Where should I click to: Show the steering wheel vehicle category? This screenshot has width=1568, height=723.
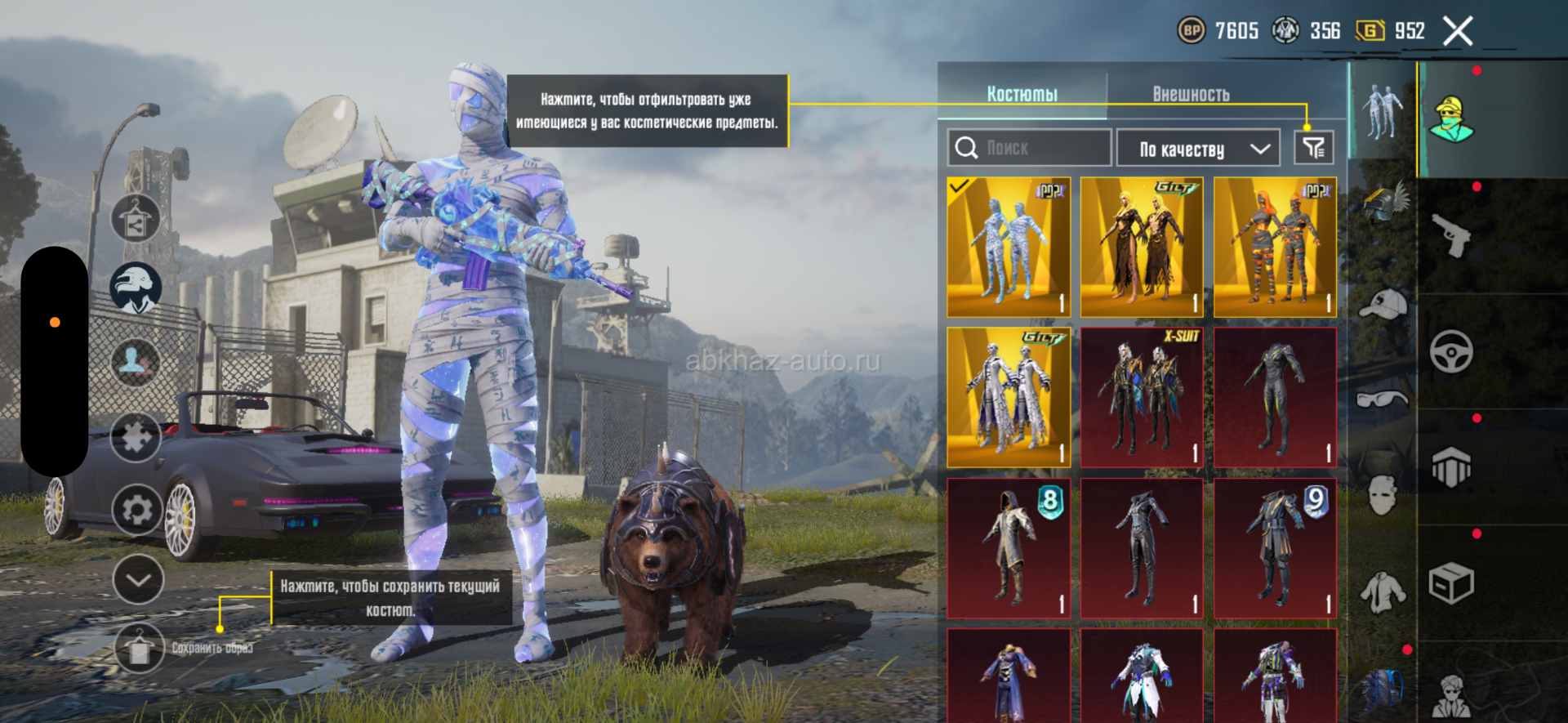tap(1451, 352)
